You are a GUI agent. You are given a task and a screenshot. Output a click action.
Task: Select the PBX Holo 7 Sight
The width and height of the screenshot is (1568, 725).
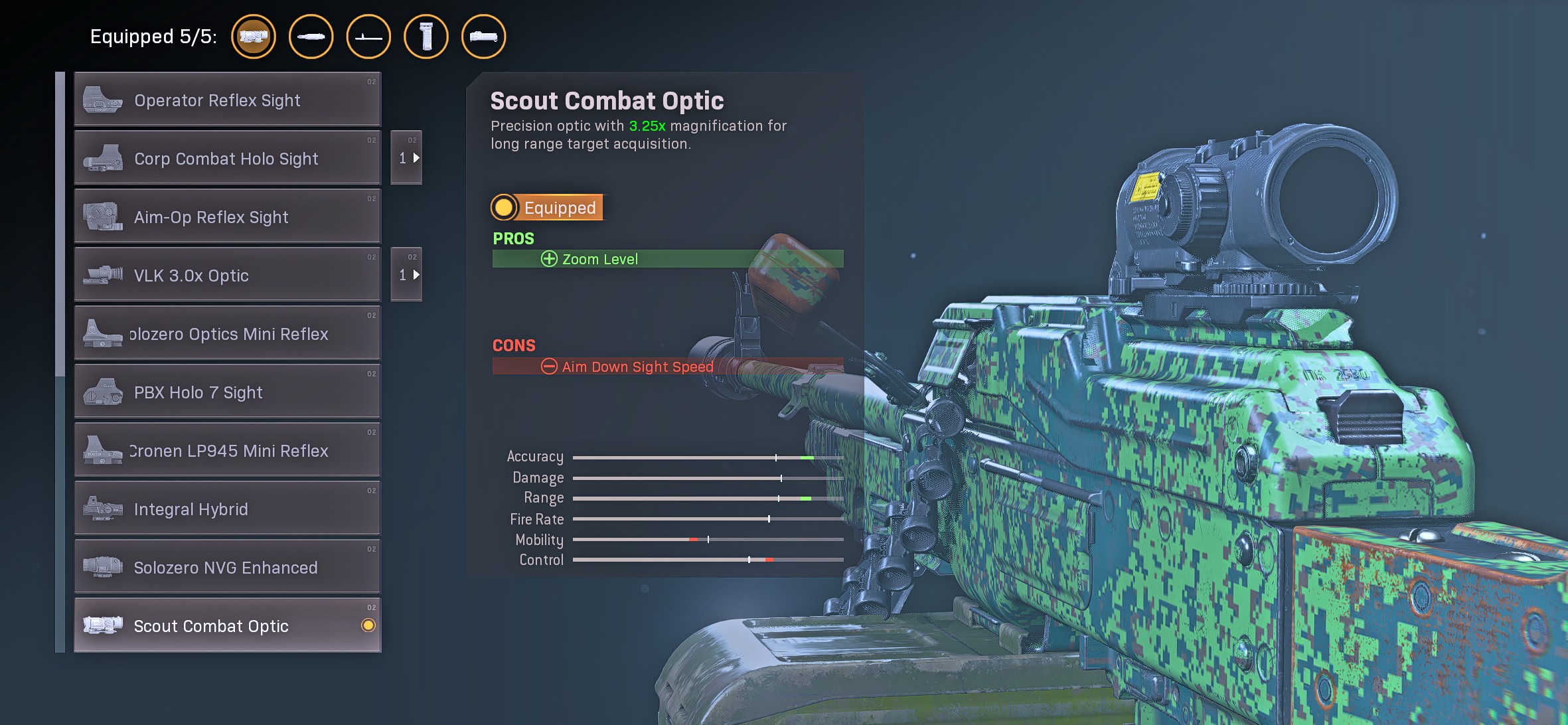pos(227,392)
